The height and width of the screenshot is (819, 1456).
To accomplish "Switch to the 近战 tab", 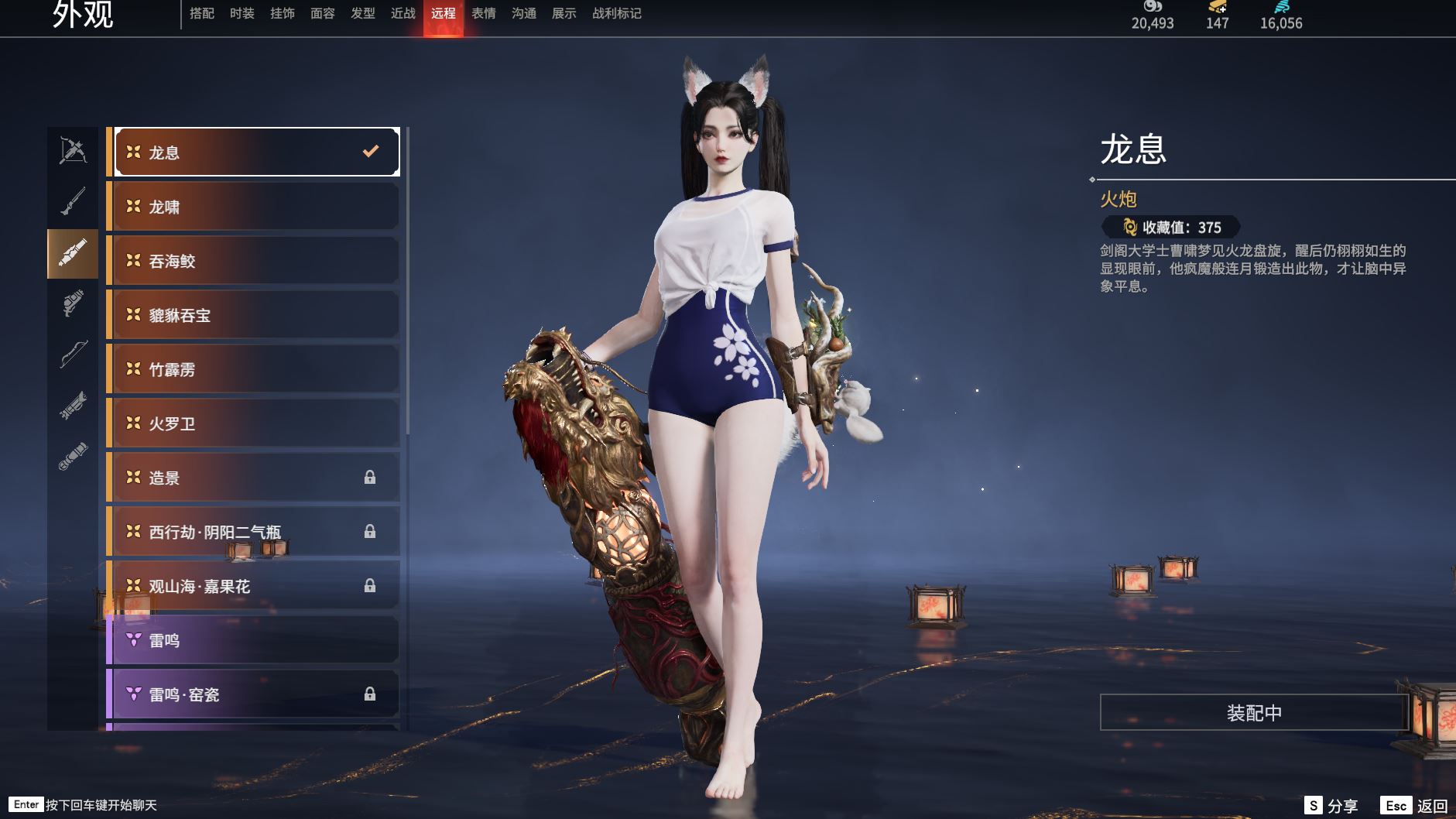I will (x=403, y=13).
